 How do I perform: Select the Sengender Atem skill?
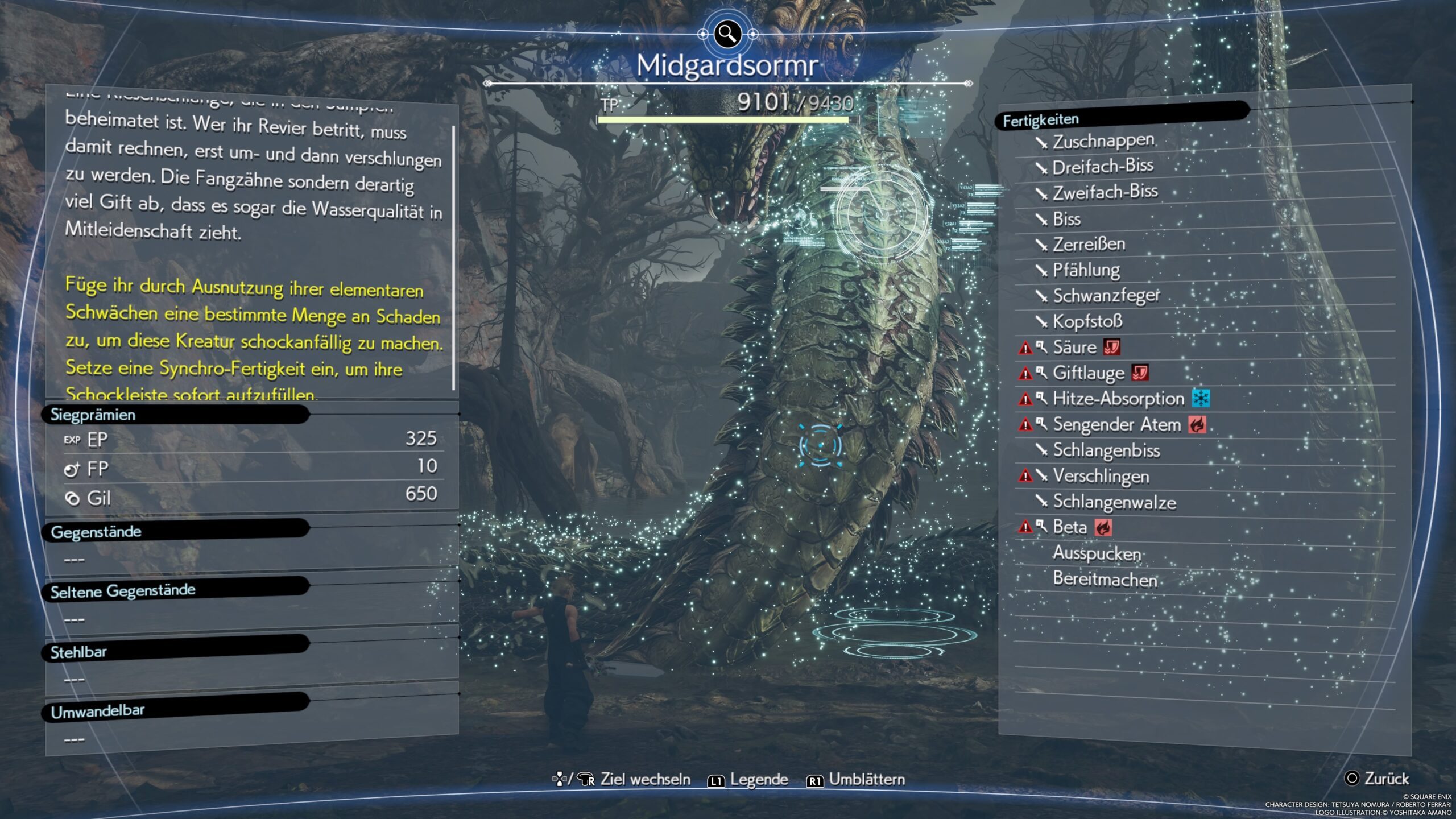coord(1116,424)
